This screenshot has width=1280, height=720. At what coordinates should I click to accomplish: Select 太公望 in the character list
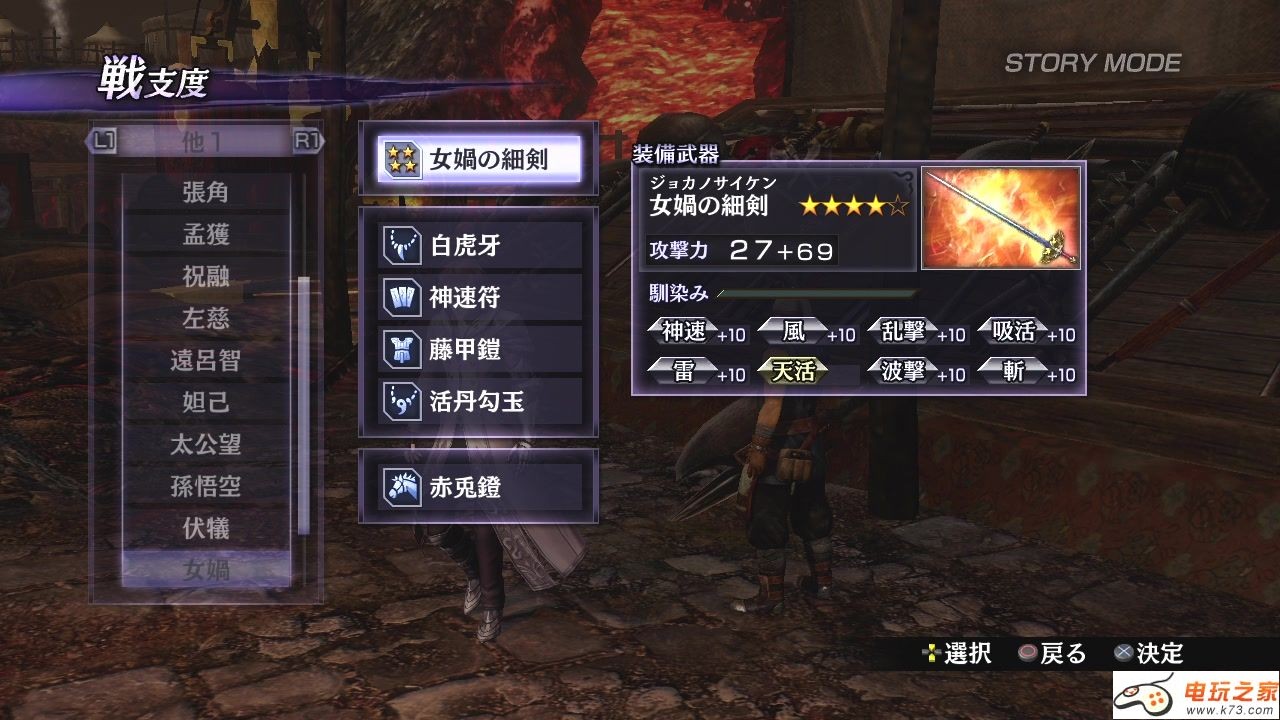206,445
